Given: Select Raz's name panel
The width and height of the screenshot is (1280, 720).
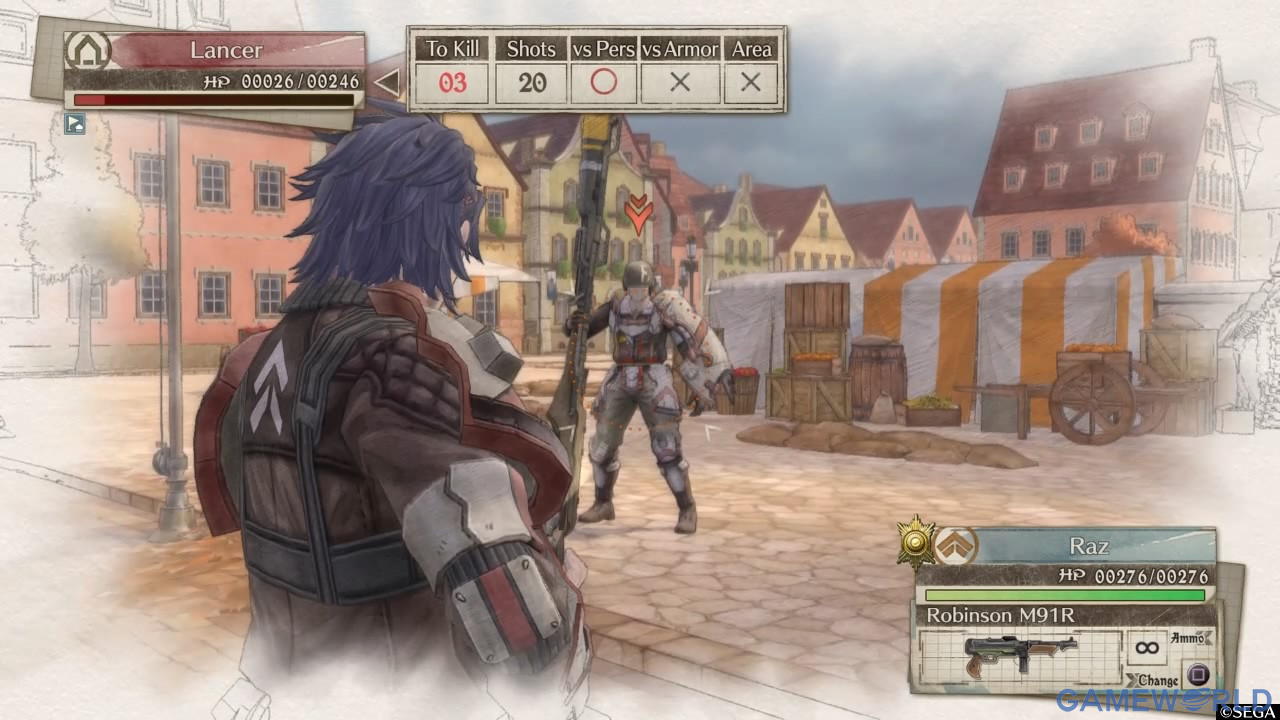Looking at the screenshot, I should pyautogui.click(x=1090, y=548).
